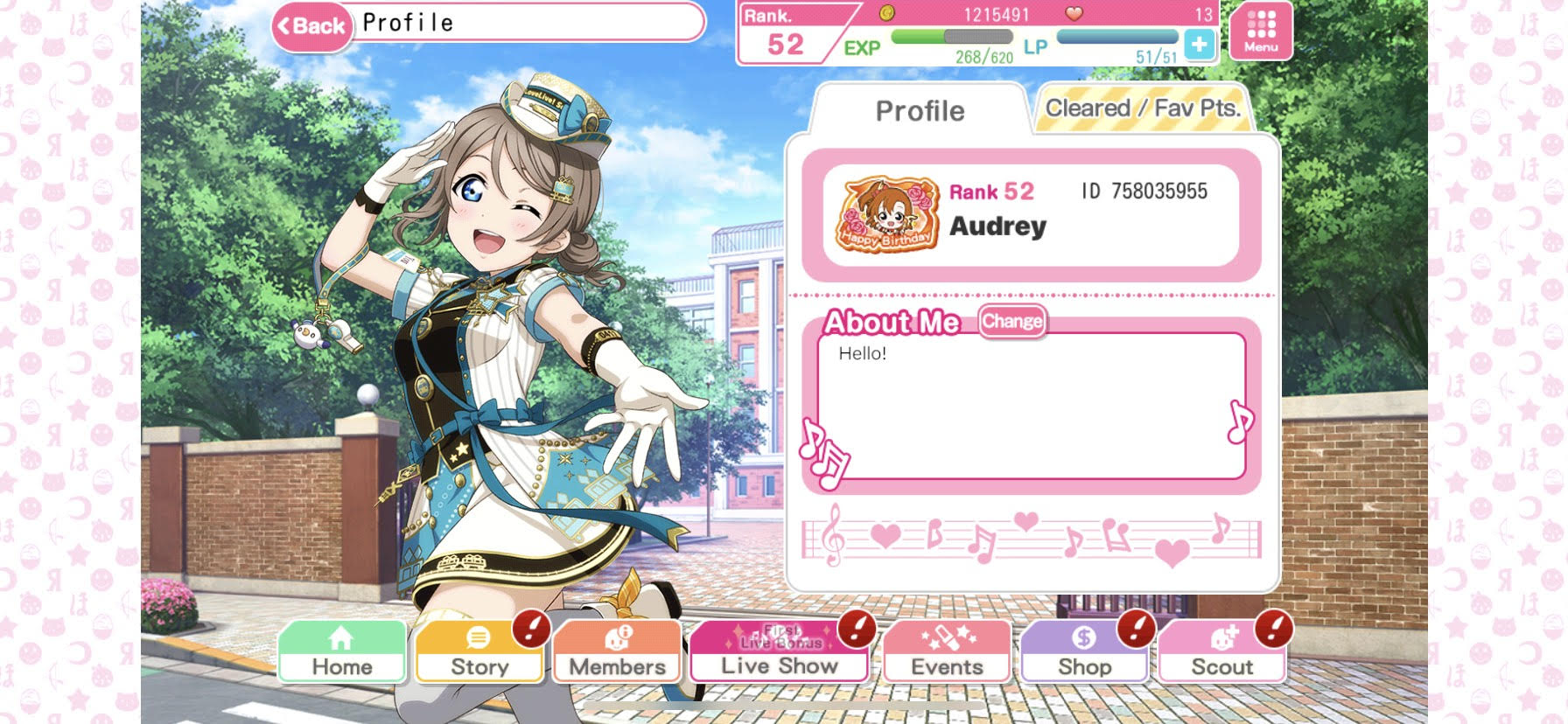Select the Profile tab
This screenshot has height=724, width=1568.
(x=920, y=111)
